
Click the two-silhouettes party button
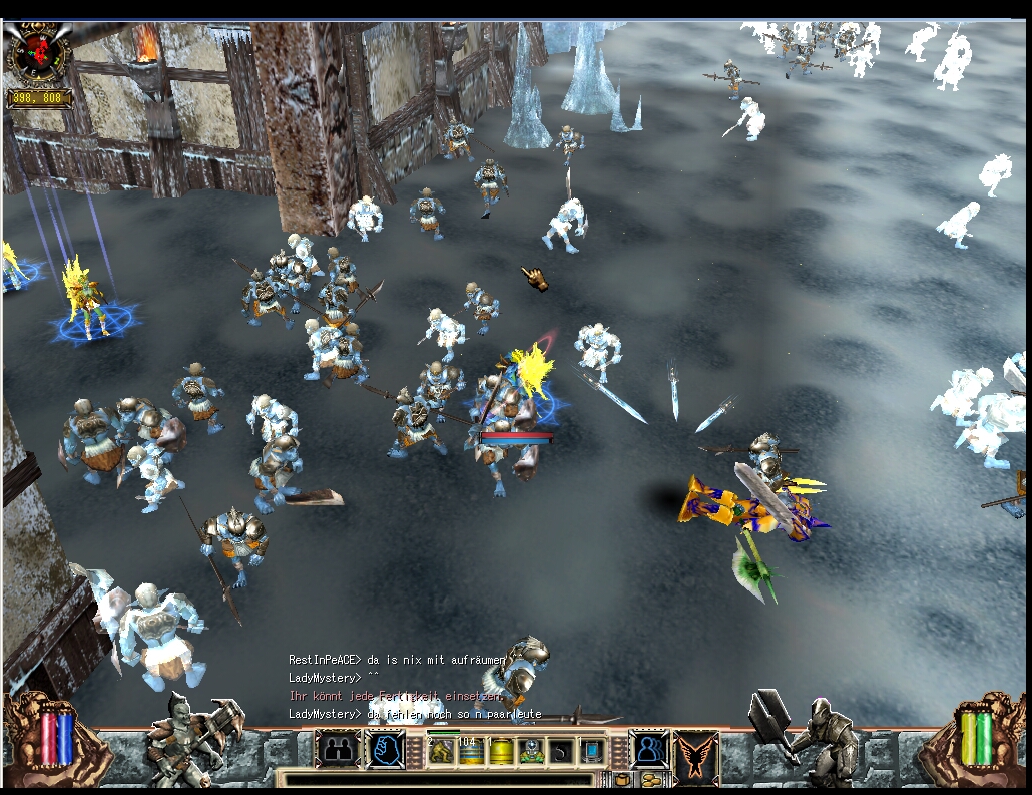(x=339, y=749)
